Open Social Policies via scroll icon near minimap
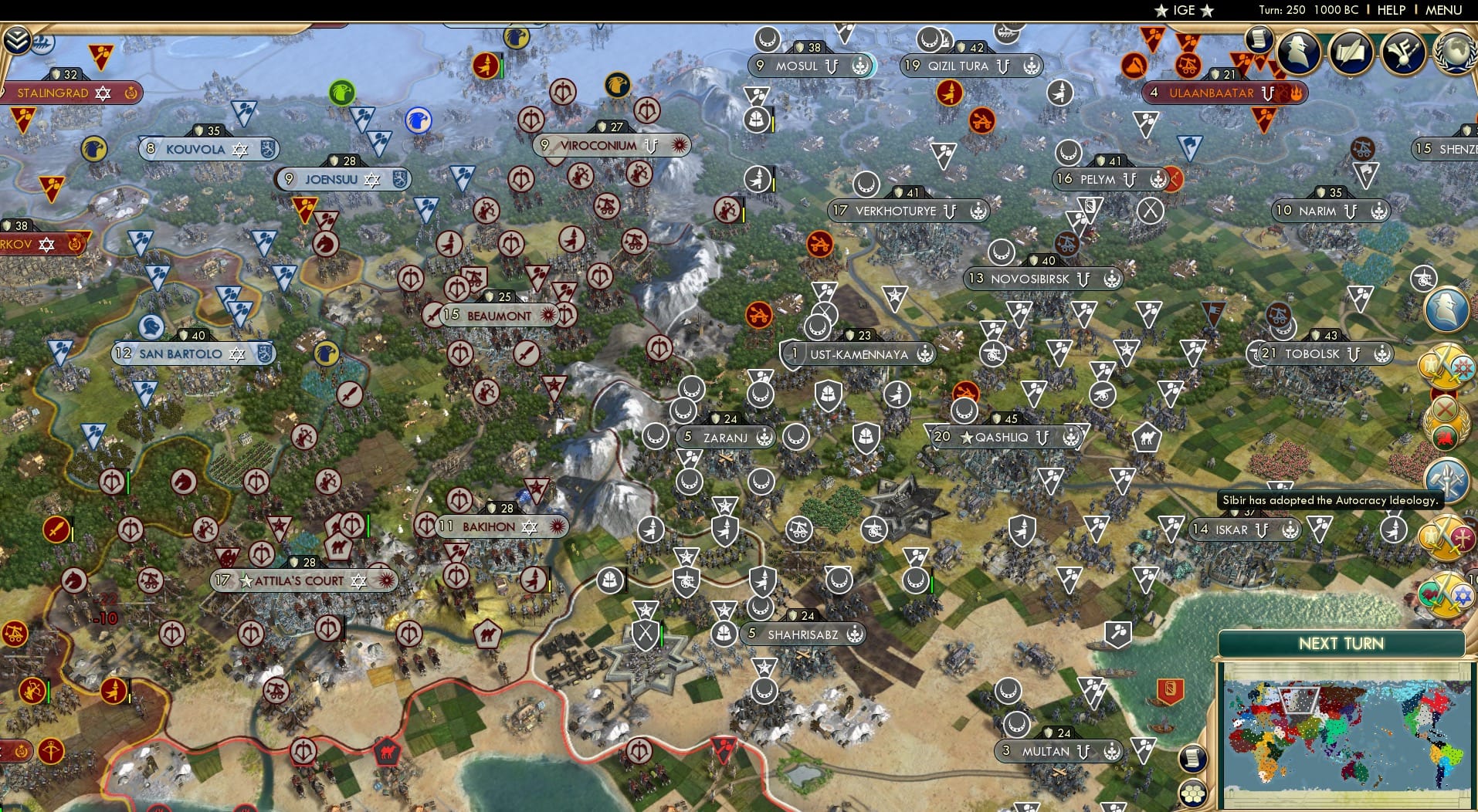Image resolution: width=1478 pixels, height=812 pixels. (1194, 756)
